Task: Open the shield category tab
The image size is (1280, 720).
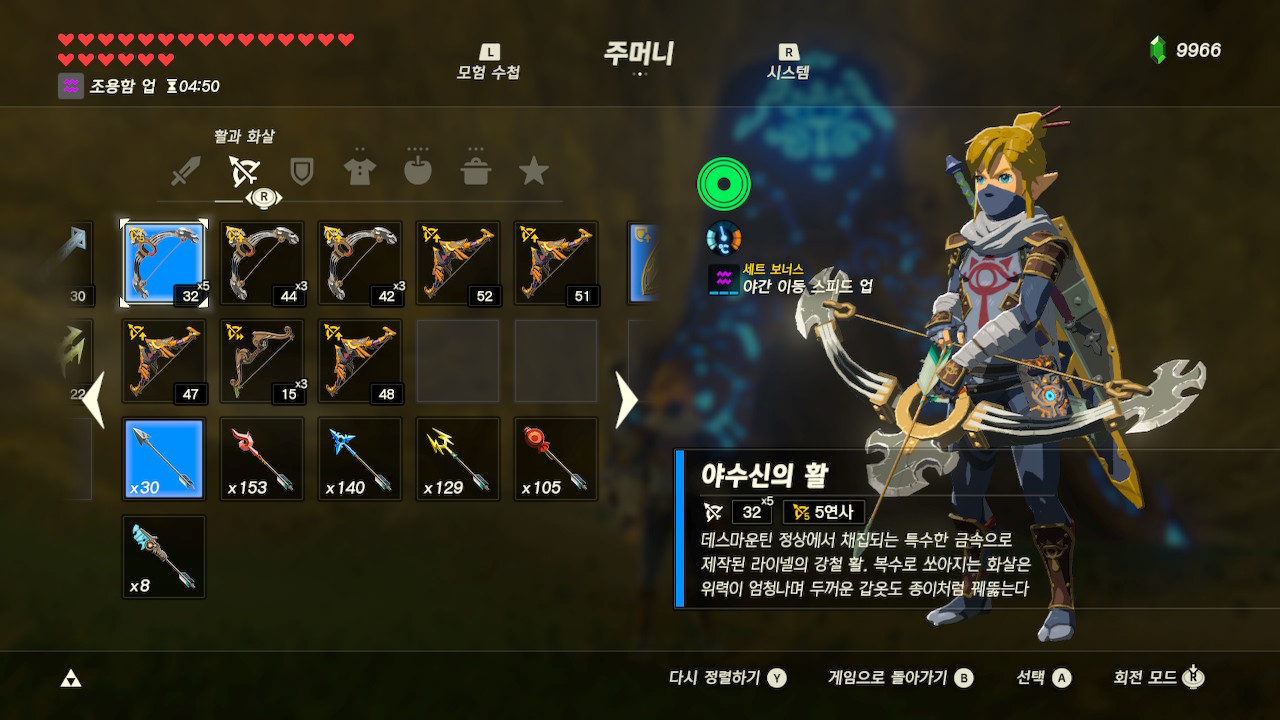Action: pos(301,171)
